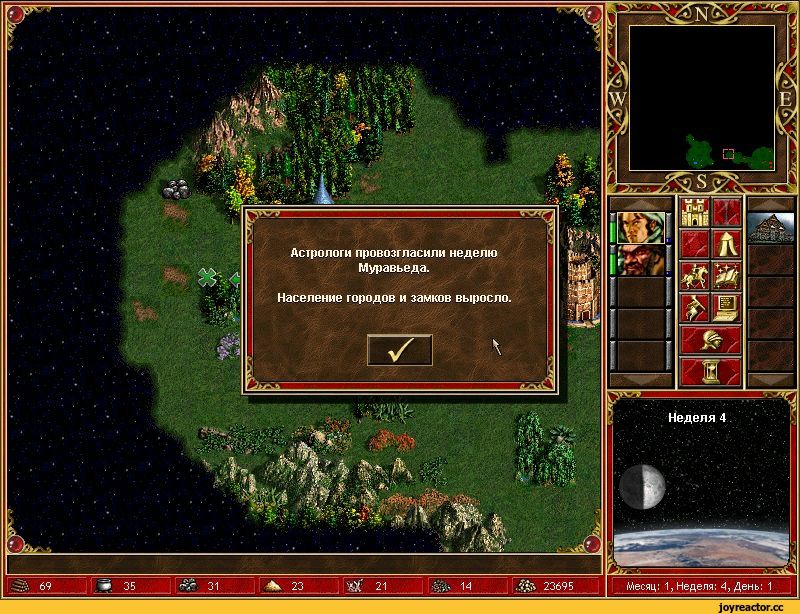The height and width of the screenshot is (614, 800).
Task: Select the town thumbnail in the town list
Action: pos(770,228)
